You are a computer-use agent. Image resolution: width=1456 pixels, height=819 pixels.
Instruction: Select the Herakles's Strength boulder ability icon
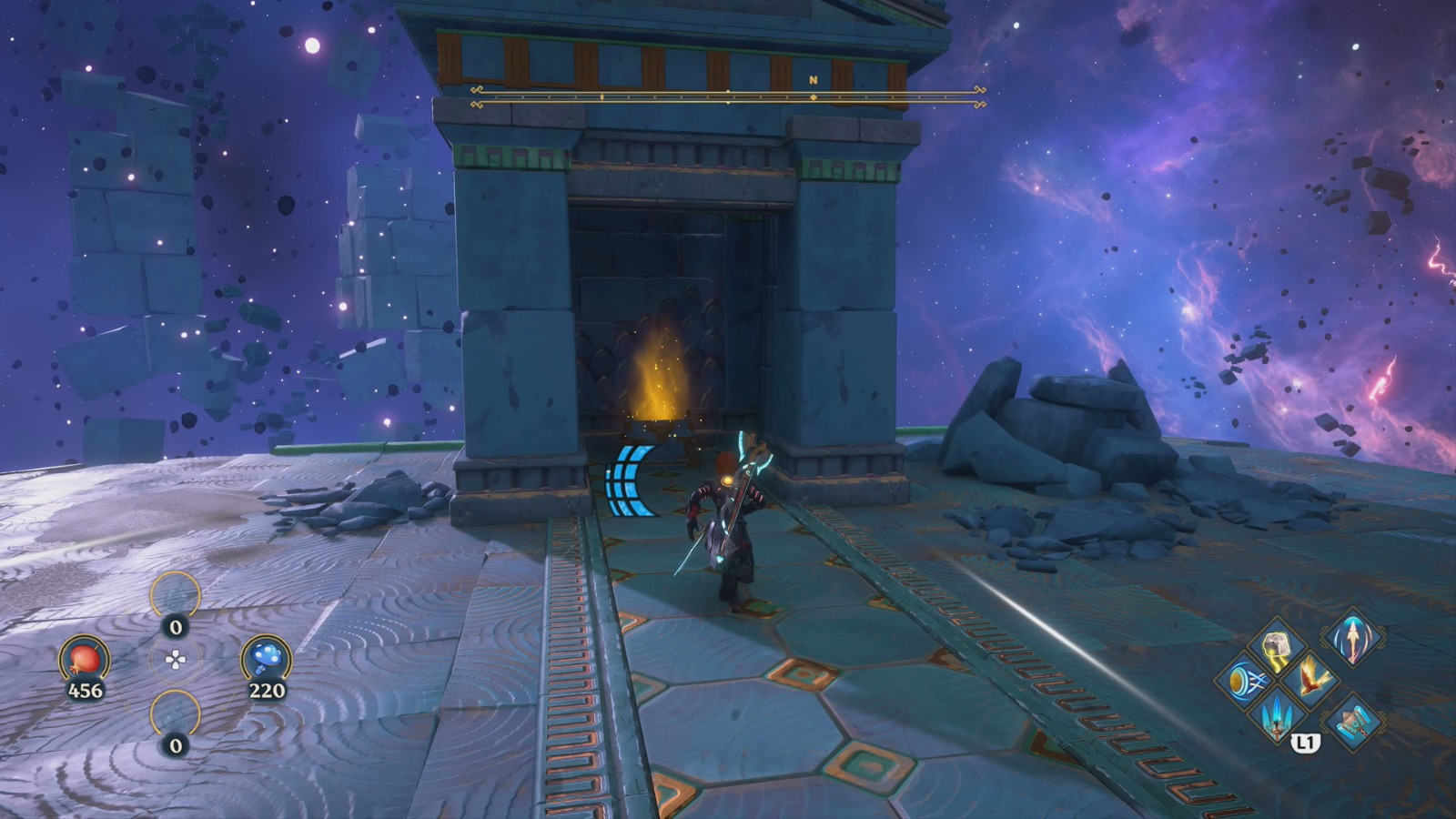[x=1277, y=646]
